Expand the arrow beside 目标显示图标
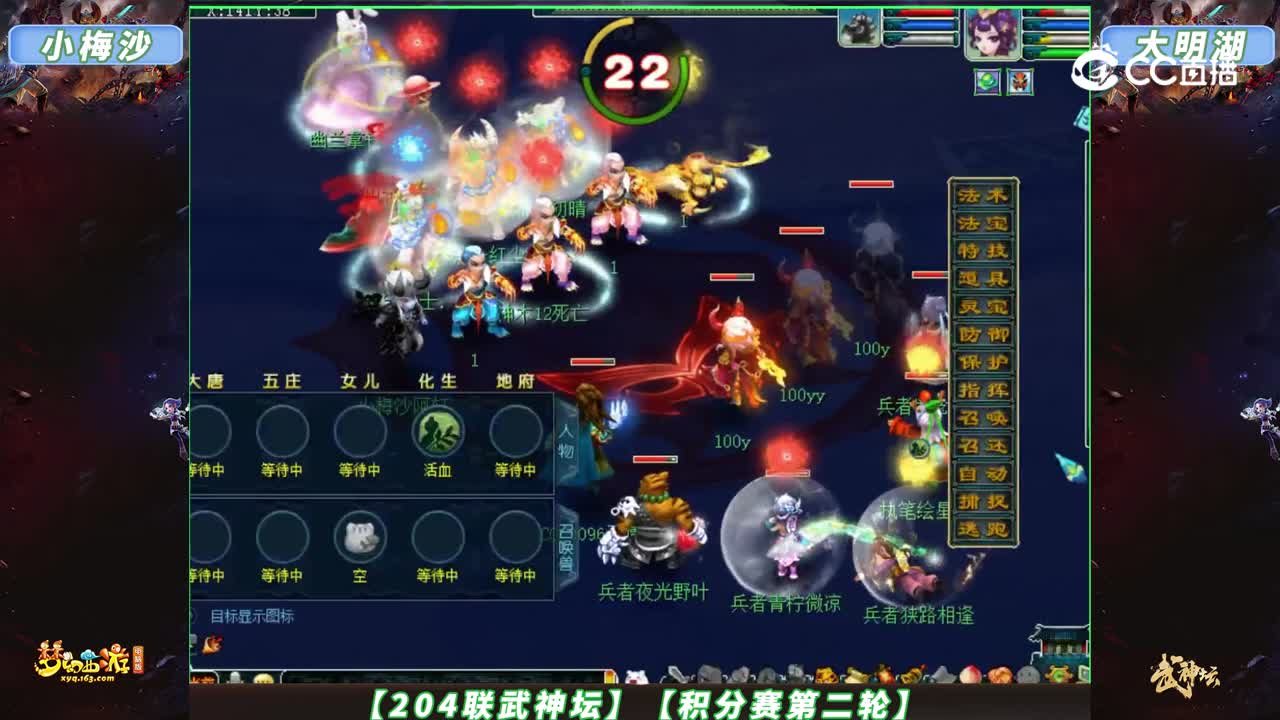The height and width of the screenshot is (720, 1280). pos(195,615)
